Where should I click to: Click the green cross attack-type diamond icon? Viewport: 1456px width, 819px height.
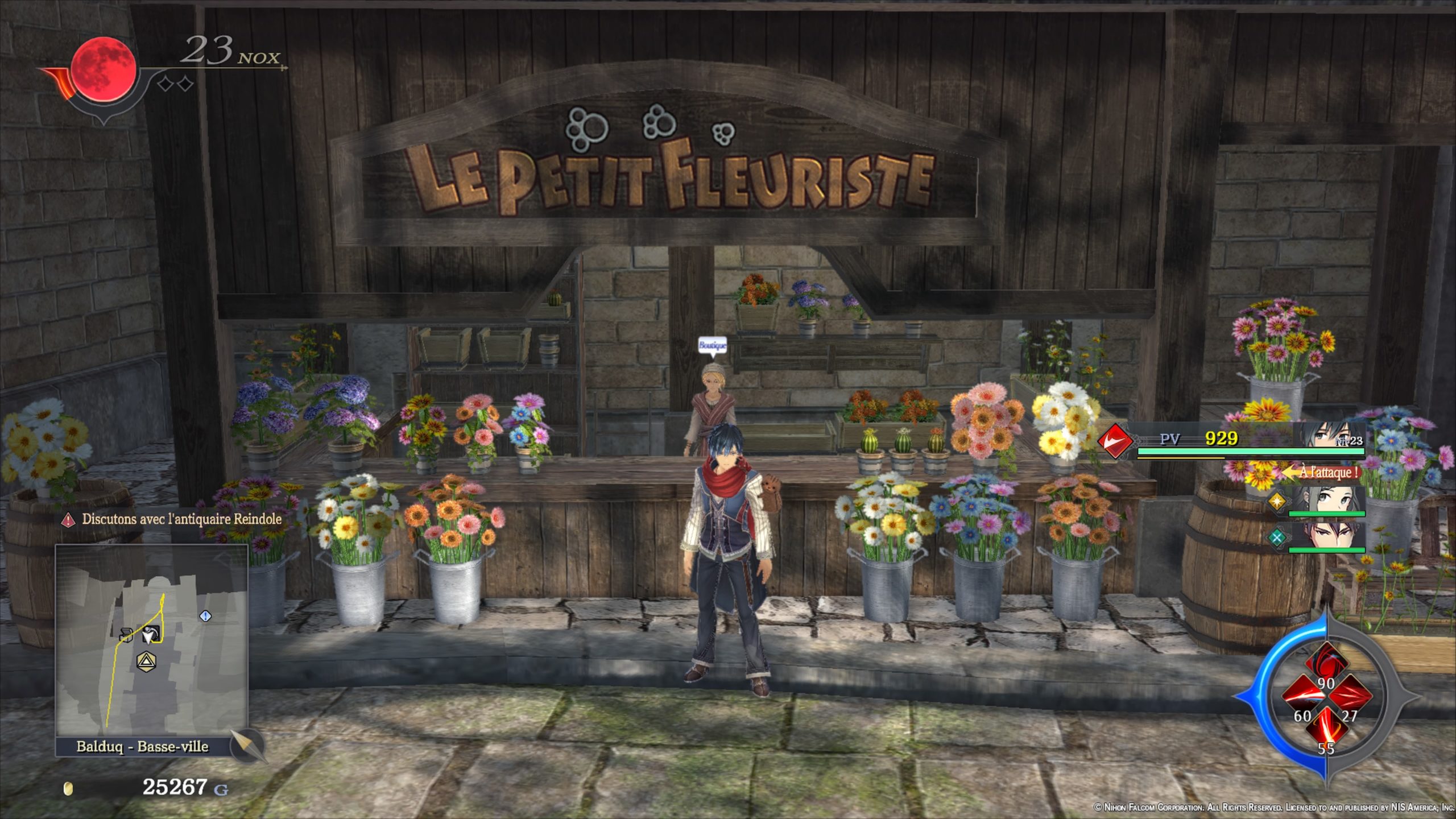(1277, 537)
